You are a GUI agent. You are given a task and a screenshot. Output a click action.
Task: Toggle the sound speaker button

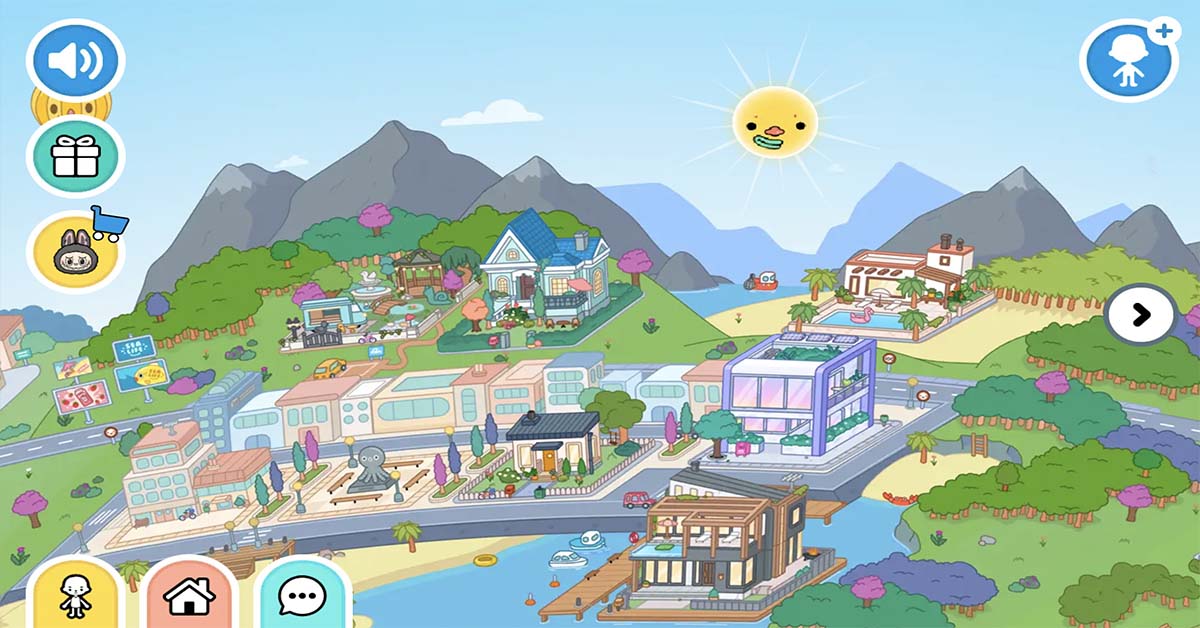click(x=75, y=61)
